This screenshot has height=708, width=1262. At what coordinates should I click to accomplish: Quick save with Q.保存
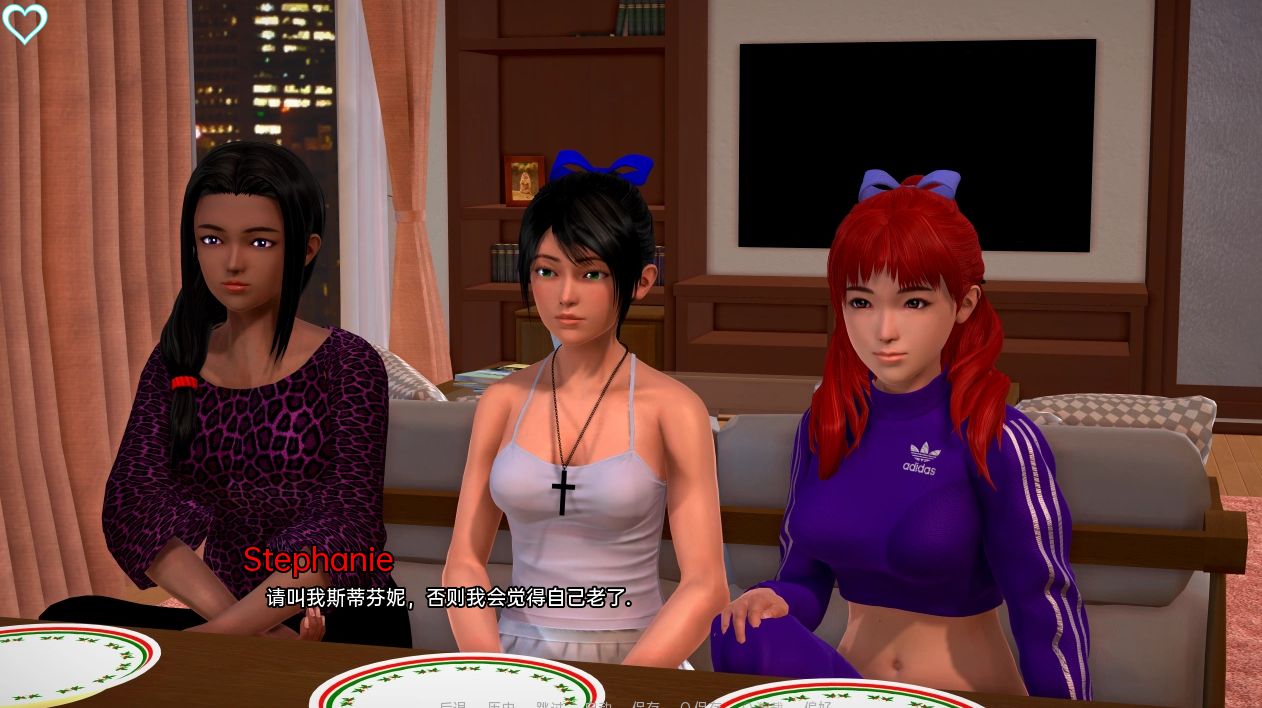point(700,705)
